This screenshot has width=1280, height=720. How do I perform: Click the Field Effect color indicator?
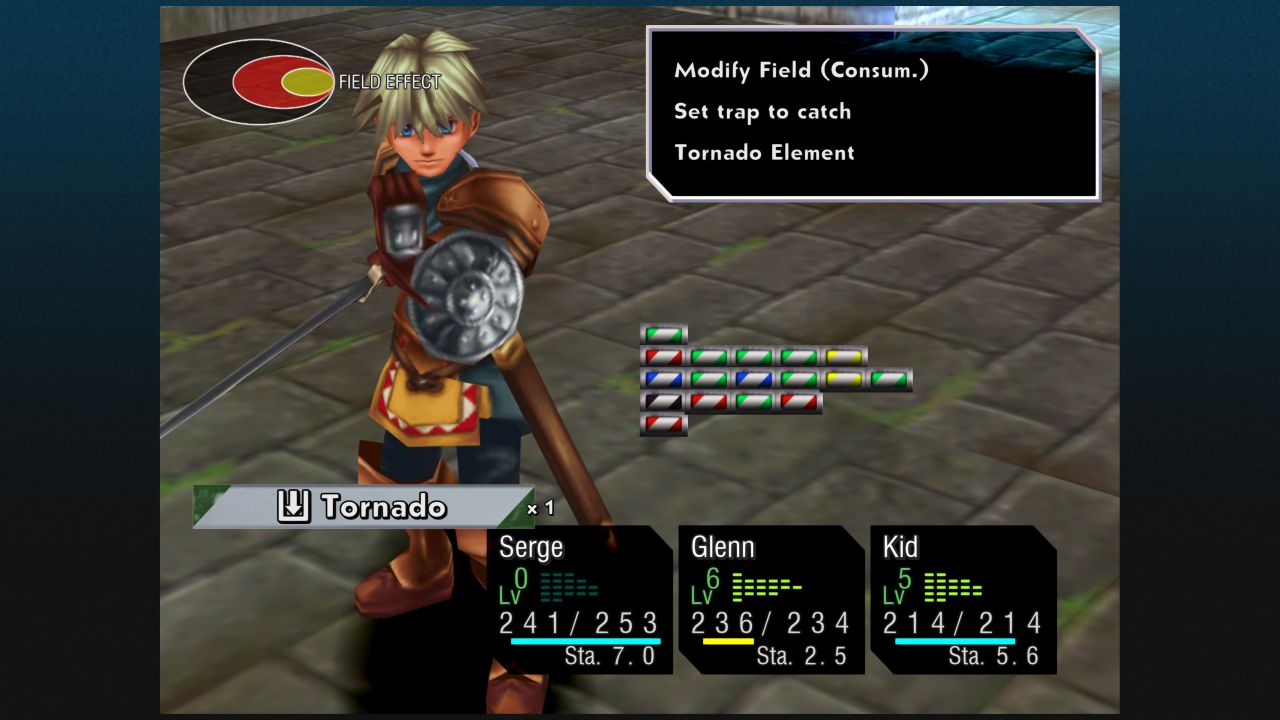point(283,82)
